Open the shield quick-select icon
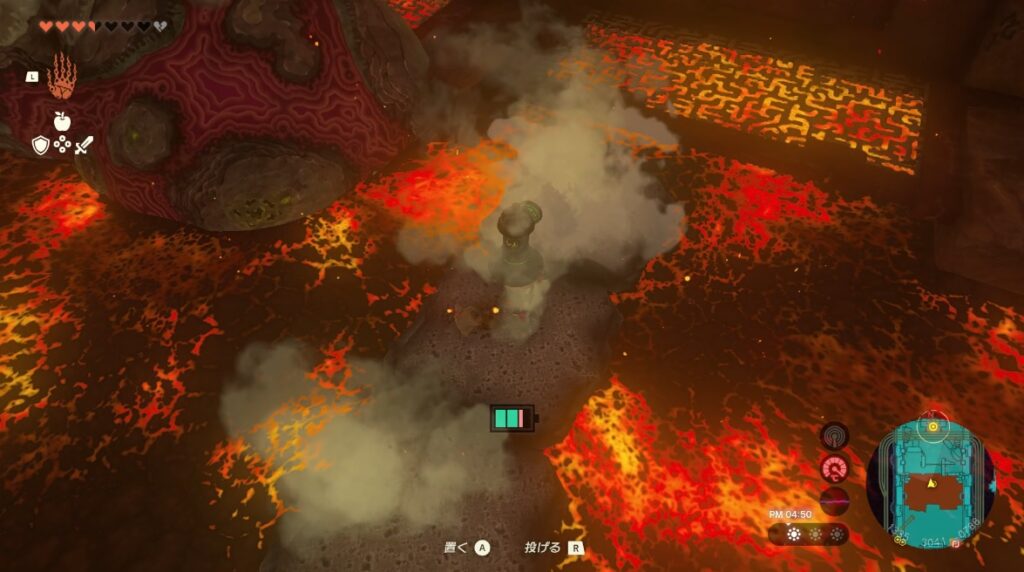 40,146
